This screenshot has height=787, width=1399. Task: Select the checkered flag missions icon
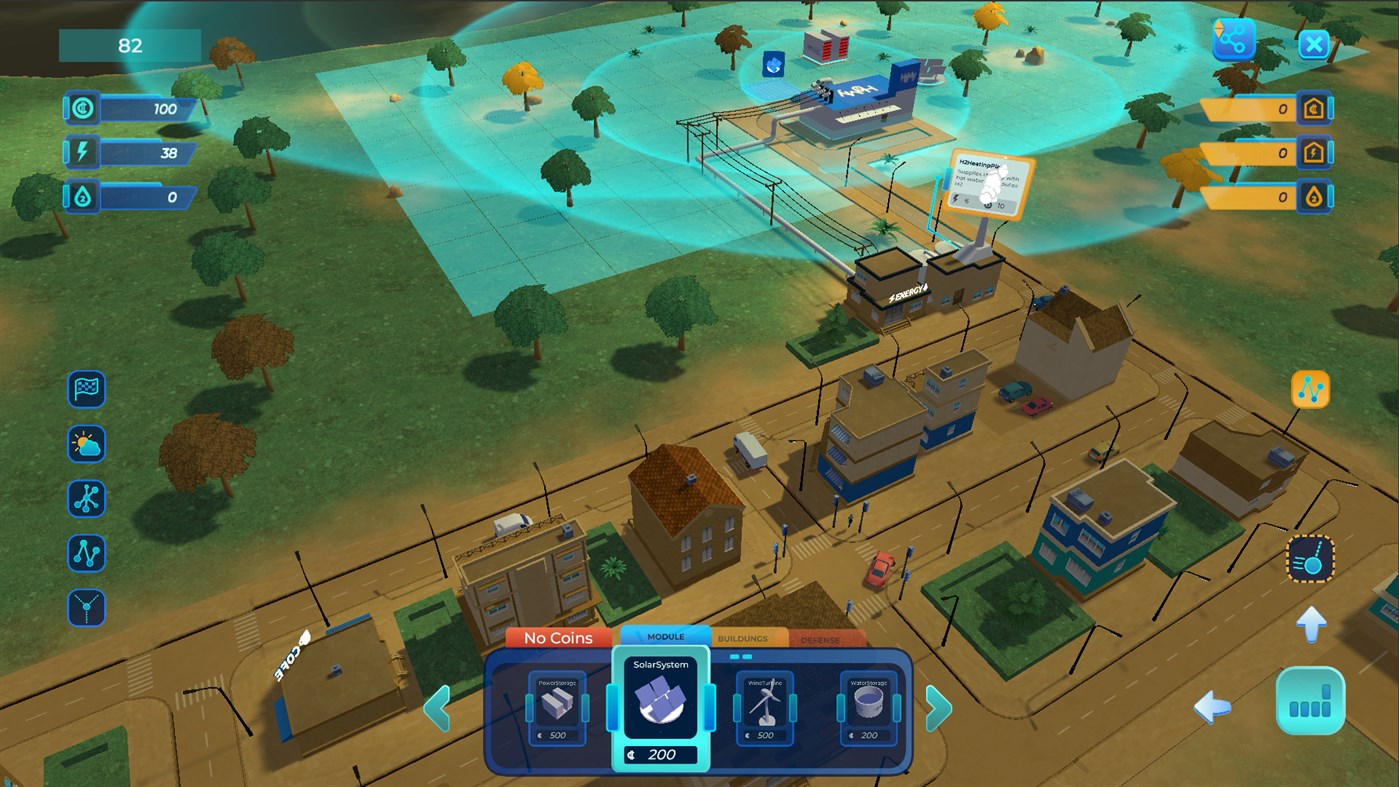[x=85, y=389]
